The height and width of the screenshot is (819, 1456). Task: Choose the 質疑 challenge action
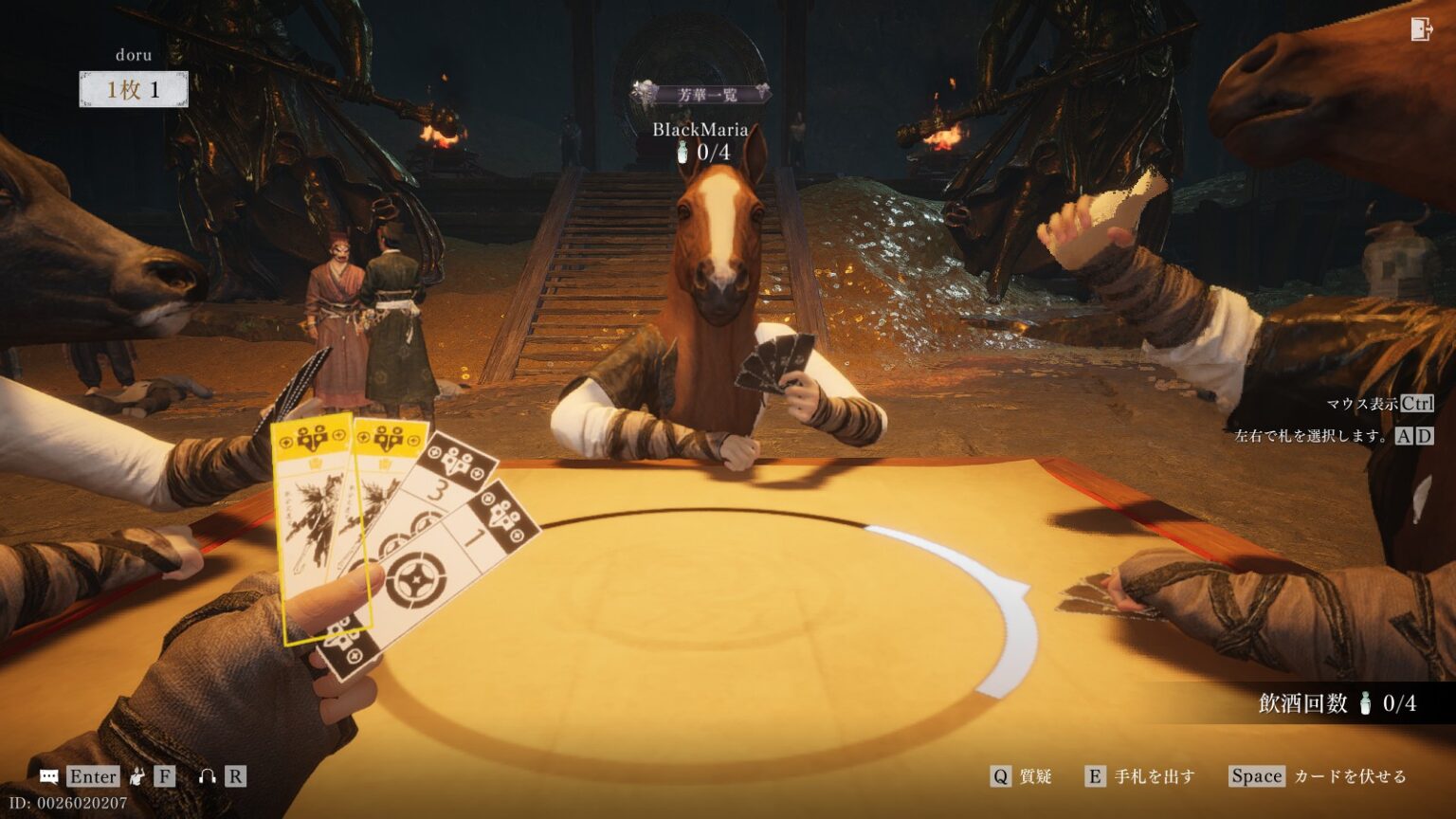click(1022, 776)
